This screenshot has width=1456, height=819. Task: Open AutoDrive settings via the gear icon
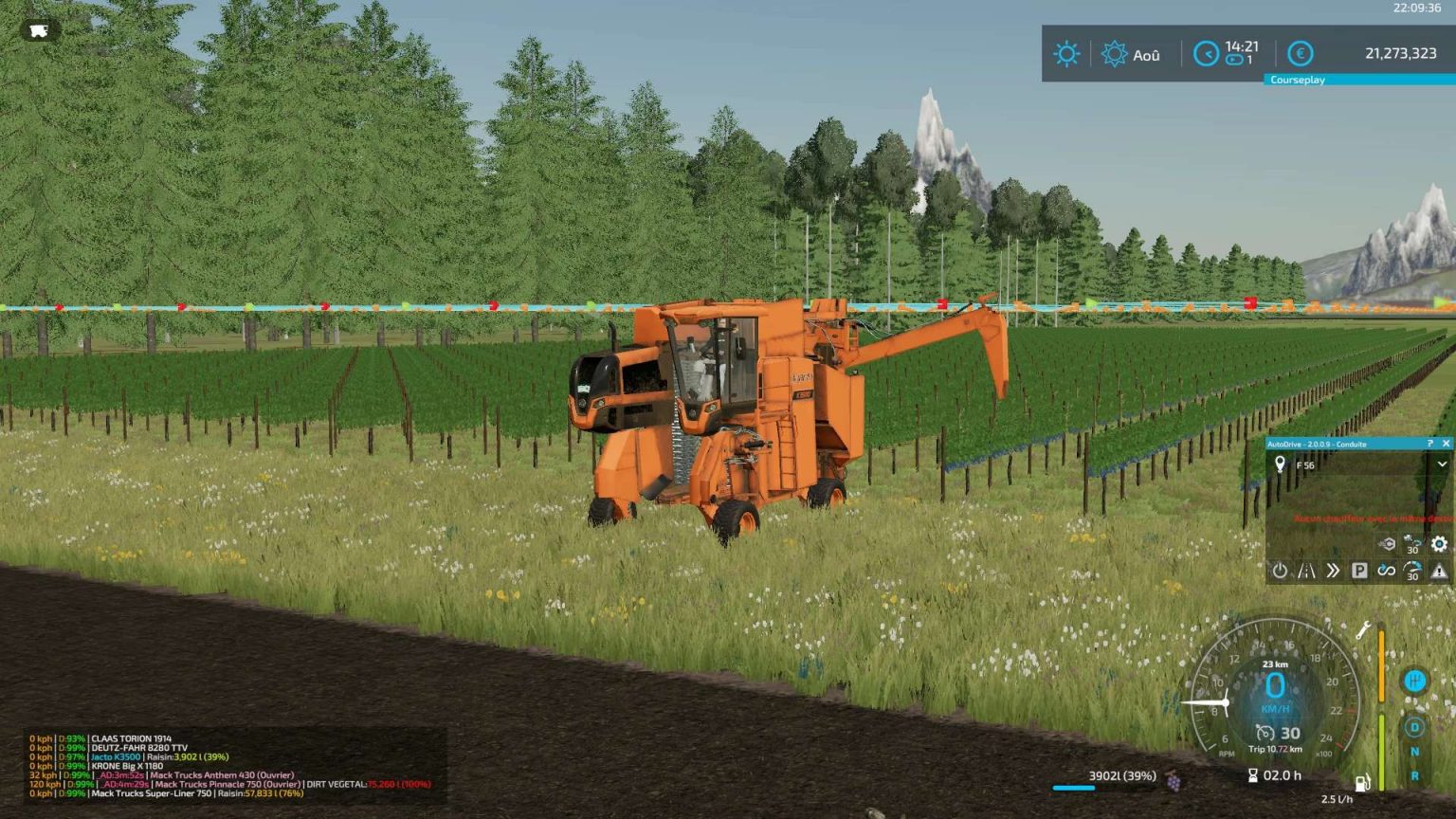(1439, 544)
